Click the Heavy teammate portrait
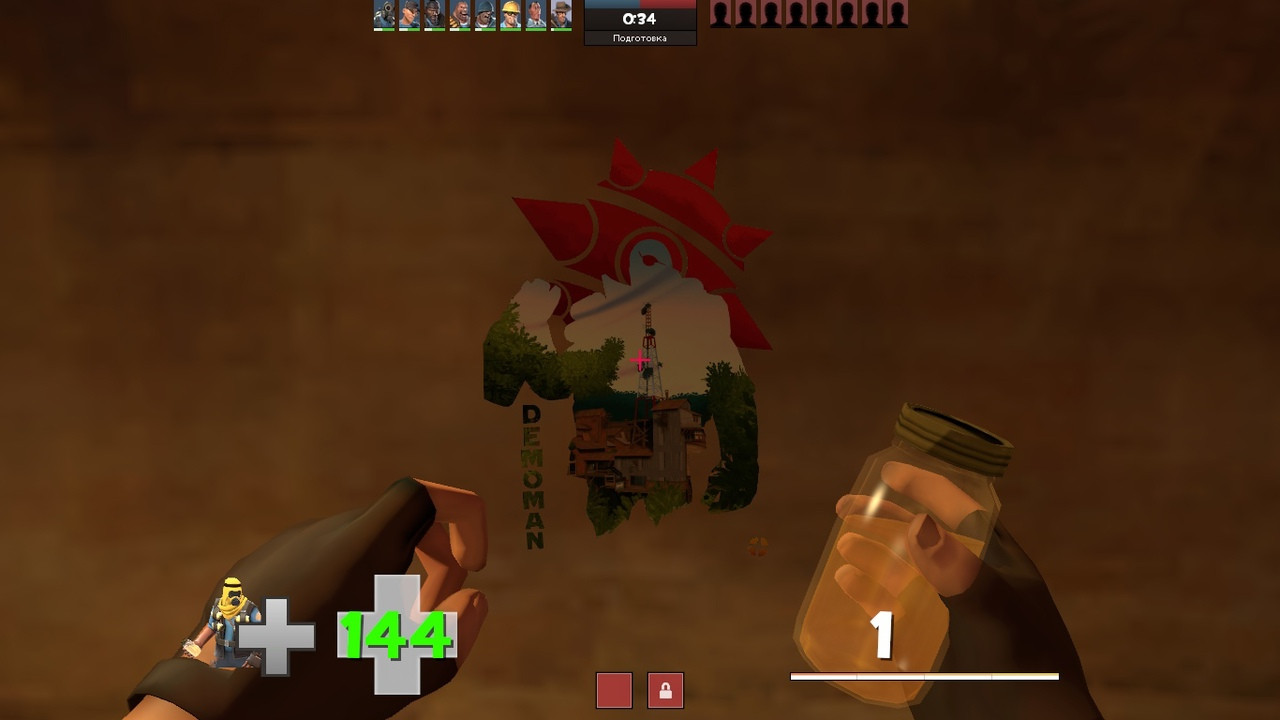Viewport: 1280px width, 720px height. (459, 14)
